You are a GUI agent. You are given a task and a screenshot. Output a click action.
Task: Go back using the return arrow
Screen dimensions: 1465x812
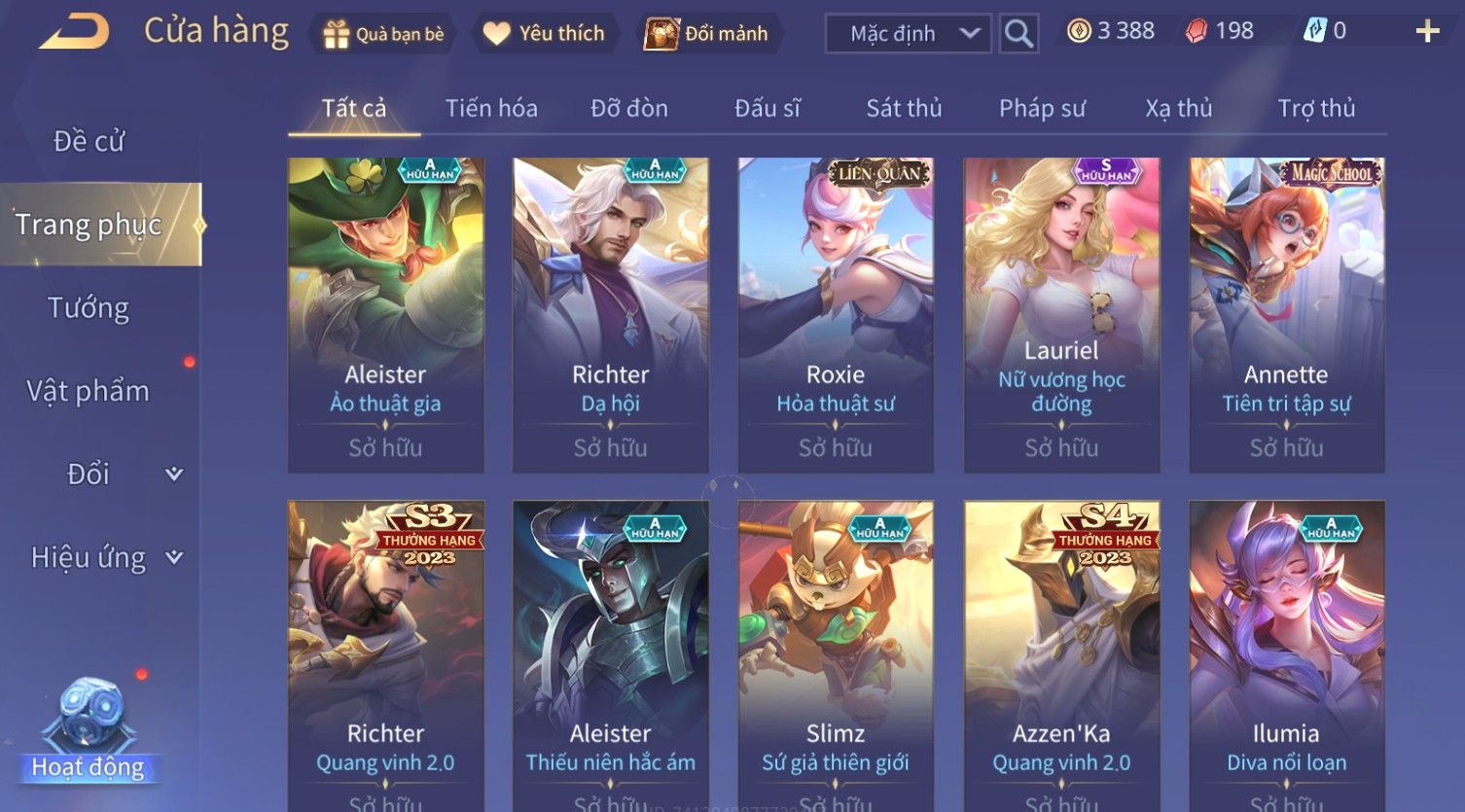(74, 32)
